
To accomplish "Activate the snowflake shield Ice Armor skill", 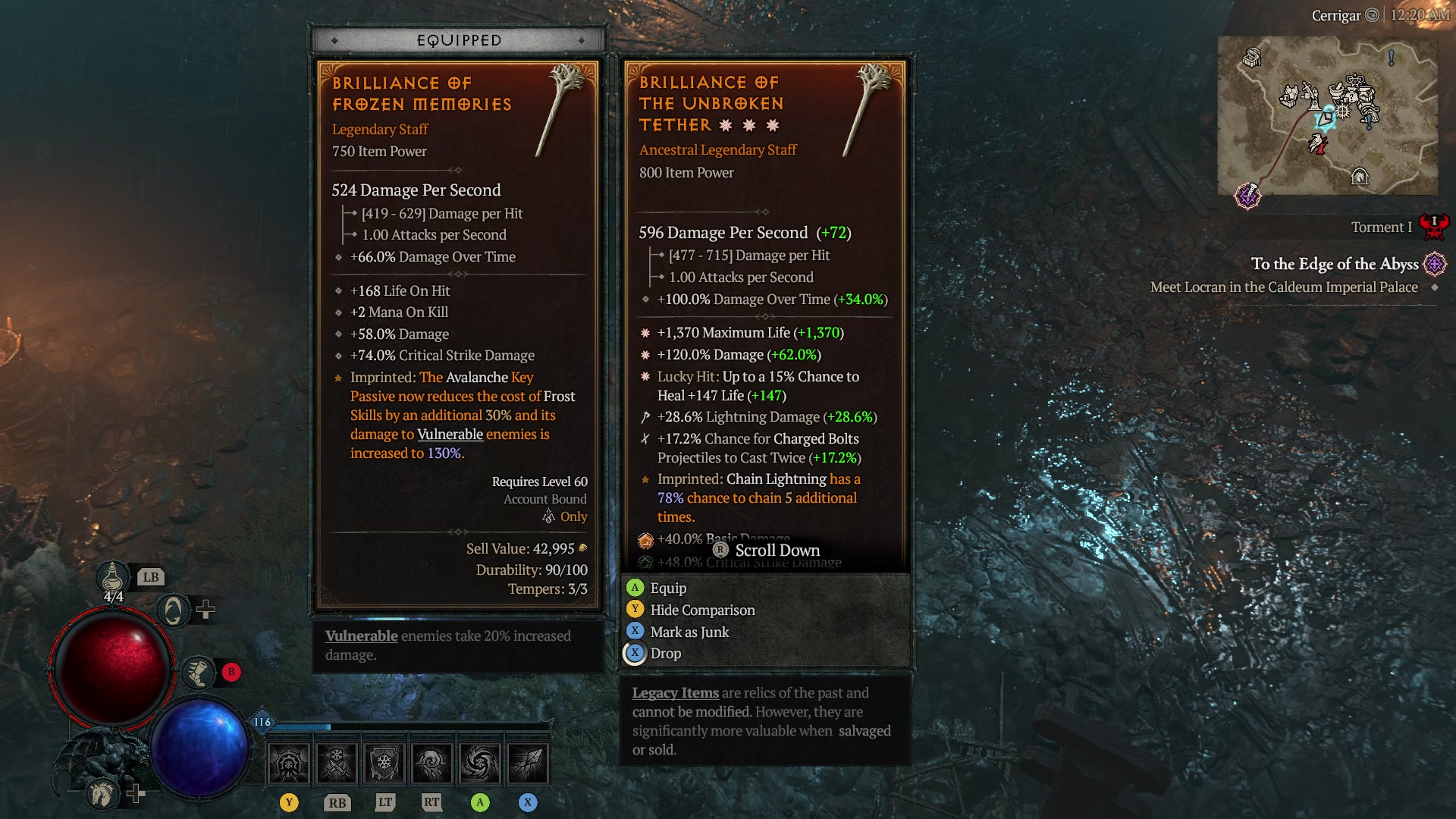I will (x=384, y=762).
